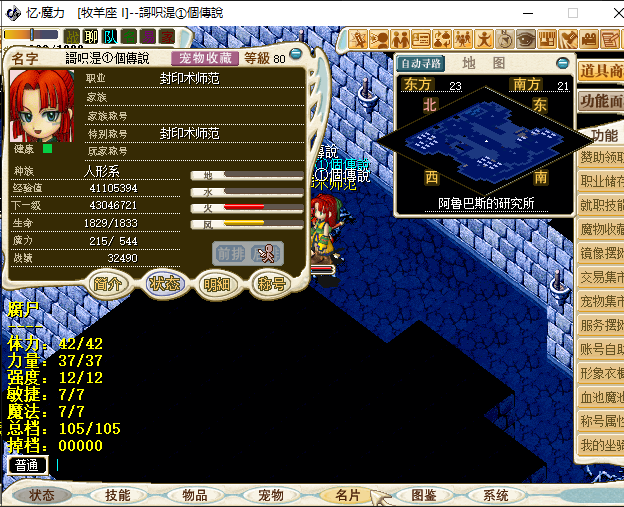624x507 pixels.
Task: Open the 名片 name card menu
Action: tap(348, 495)
